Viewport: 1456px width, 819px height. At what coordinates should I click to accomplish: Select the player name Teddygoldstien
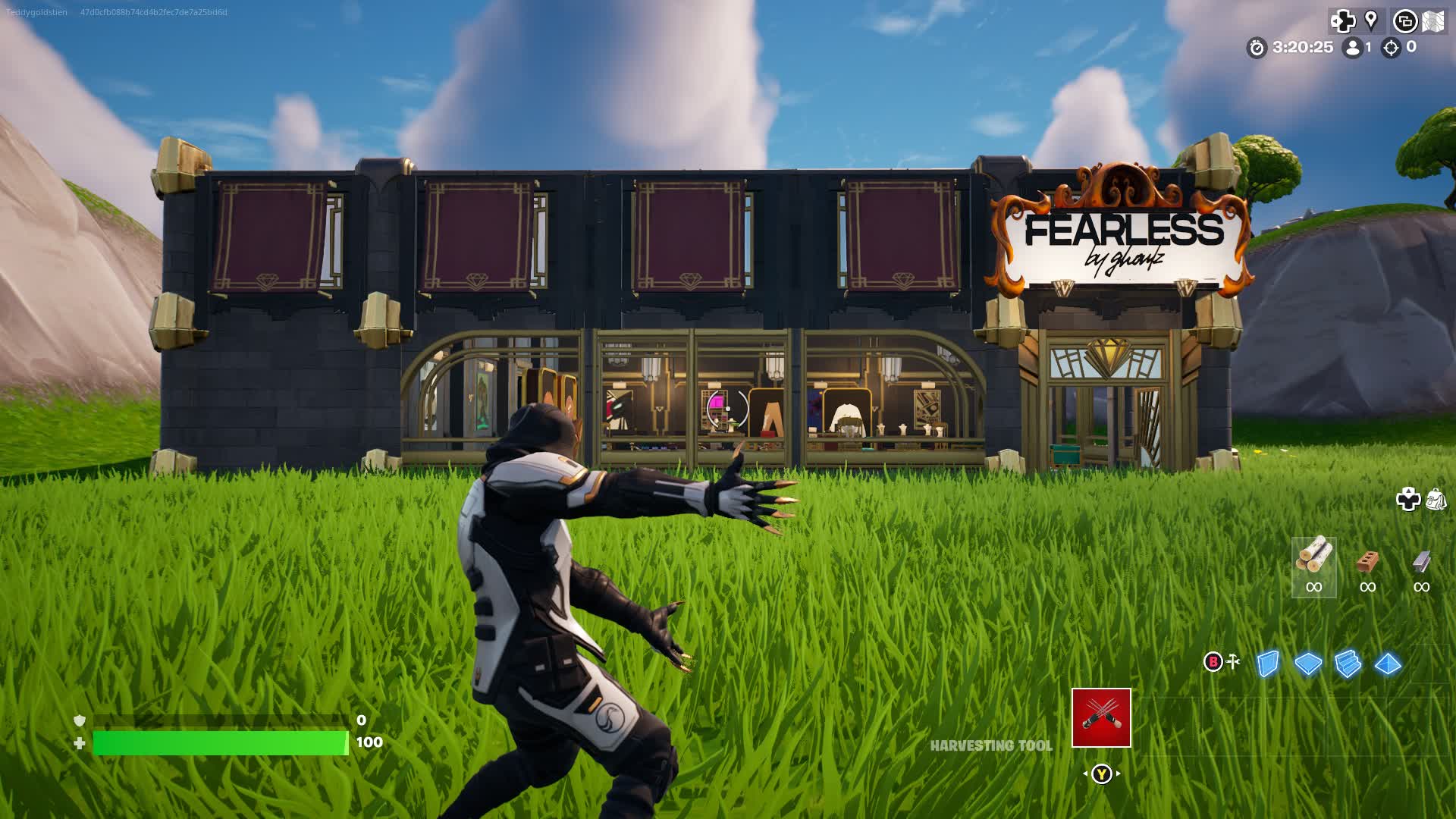pos(36,12)
